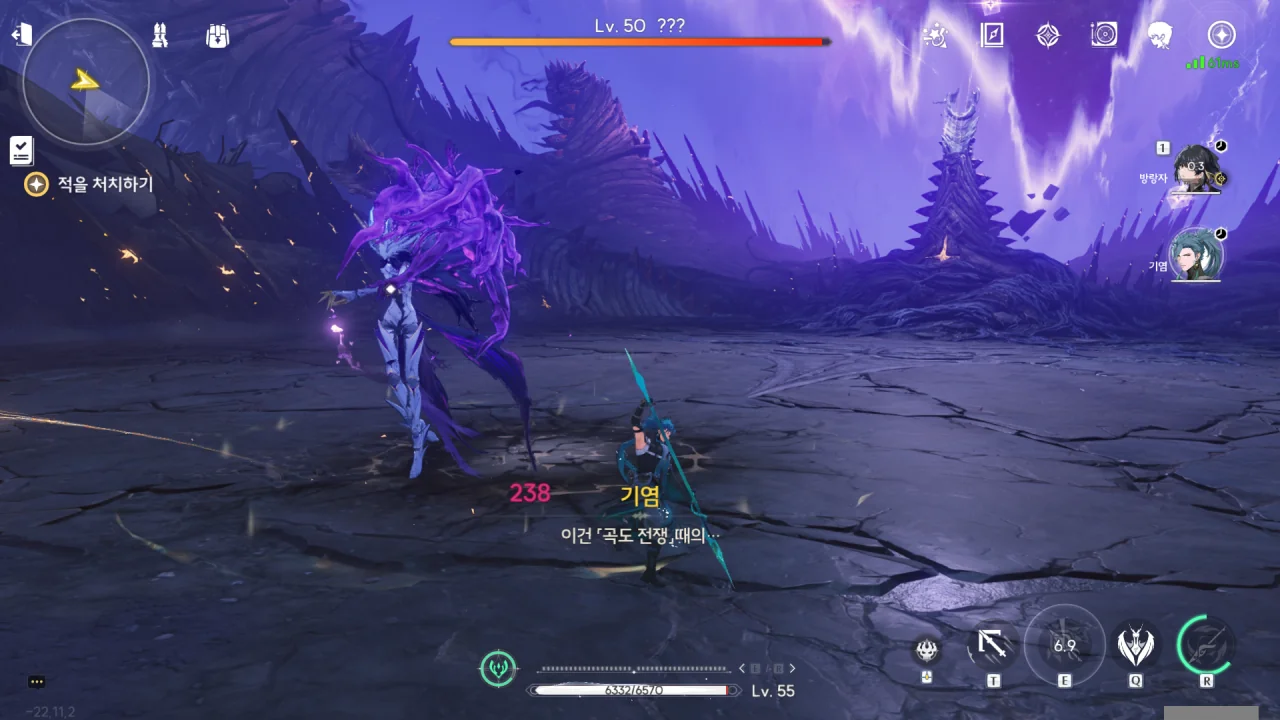Open the turntable record icon
Screen dimensions: 1280x720
coord(1104,36)
